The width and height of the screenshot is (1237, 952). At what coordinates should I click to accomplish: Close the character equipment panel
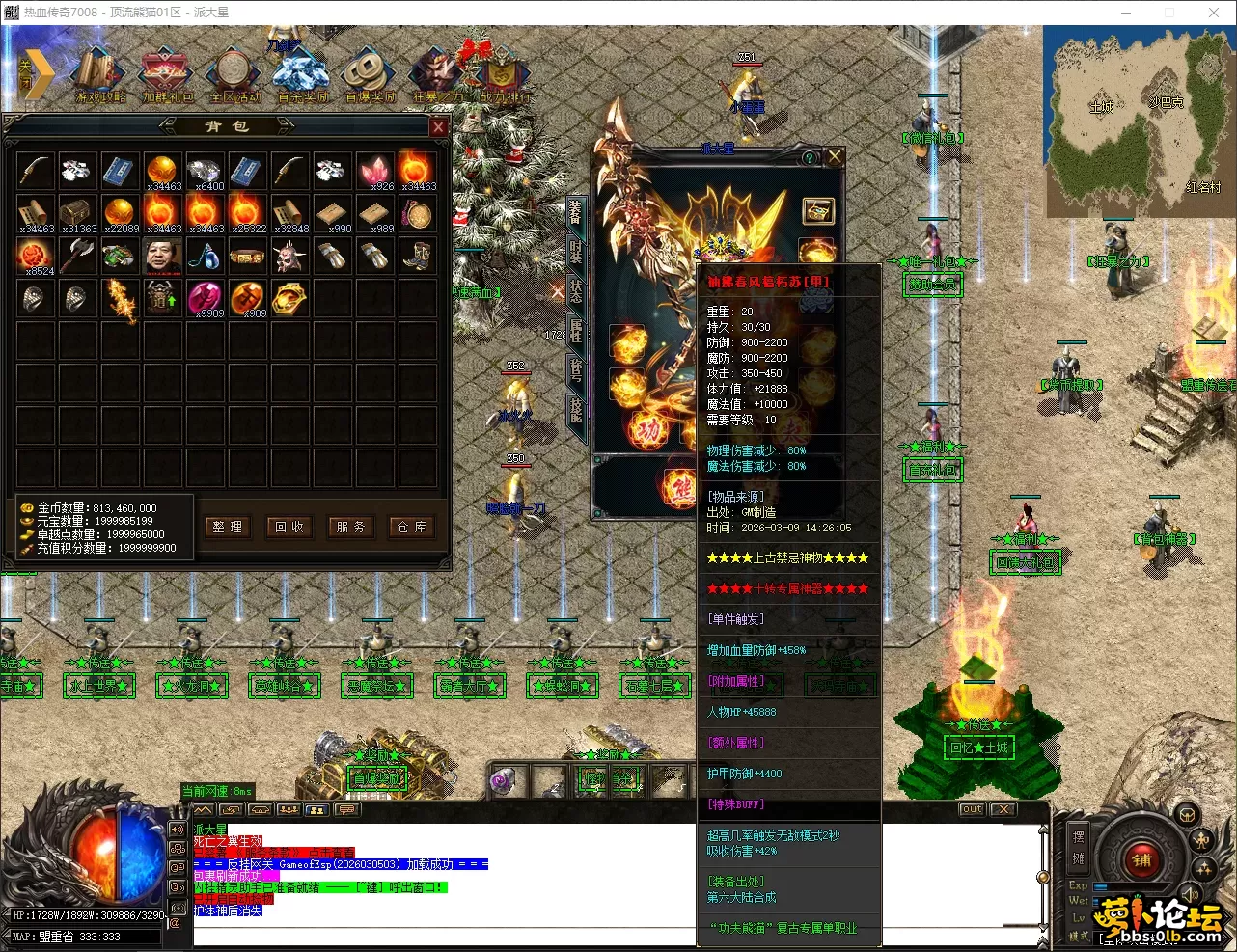[835, 156]
